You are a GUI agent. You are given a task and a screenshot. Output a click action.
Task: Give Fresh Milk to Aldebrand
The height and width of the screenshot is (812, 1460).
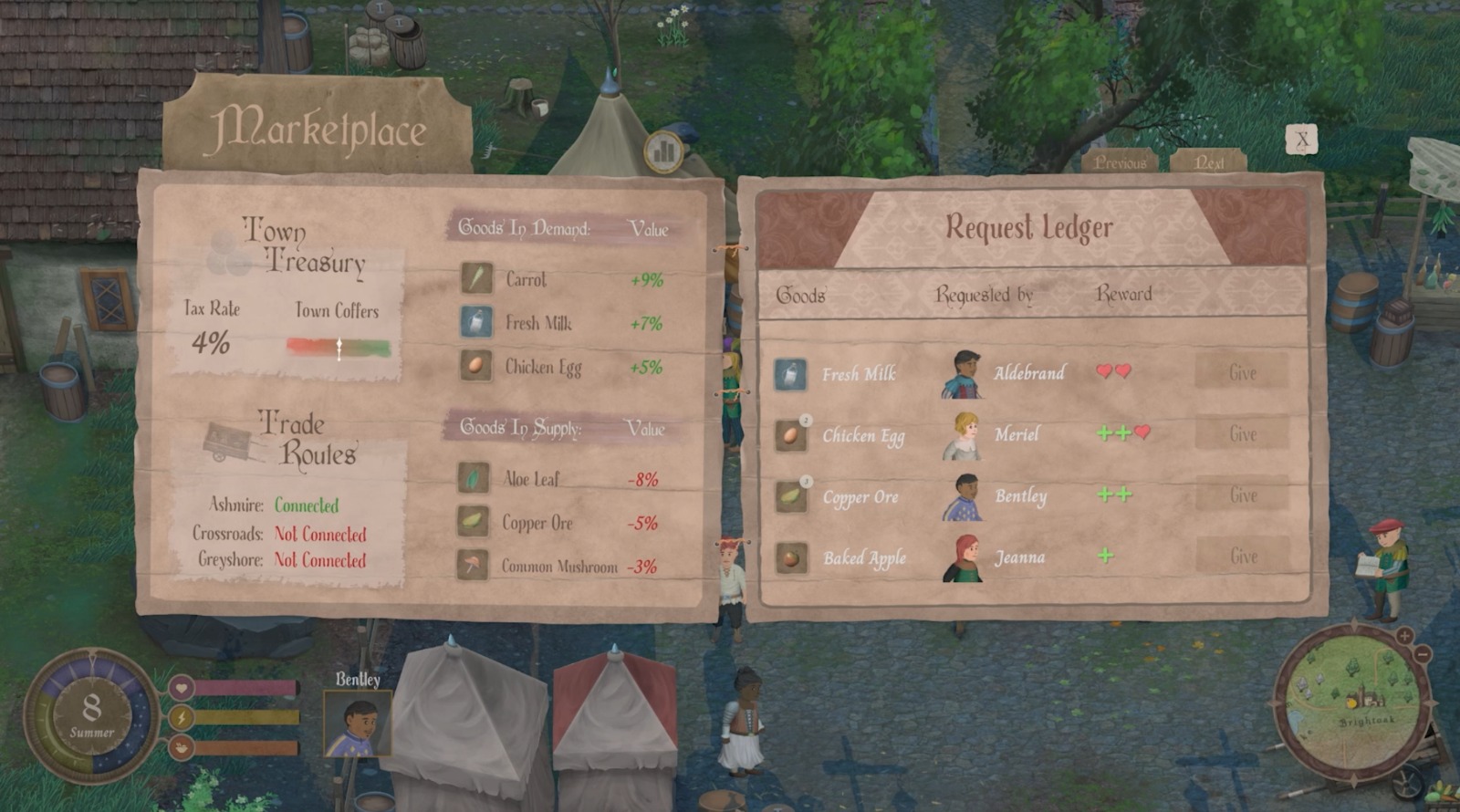coord(1242,372)
